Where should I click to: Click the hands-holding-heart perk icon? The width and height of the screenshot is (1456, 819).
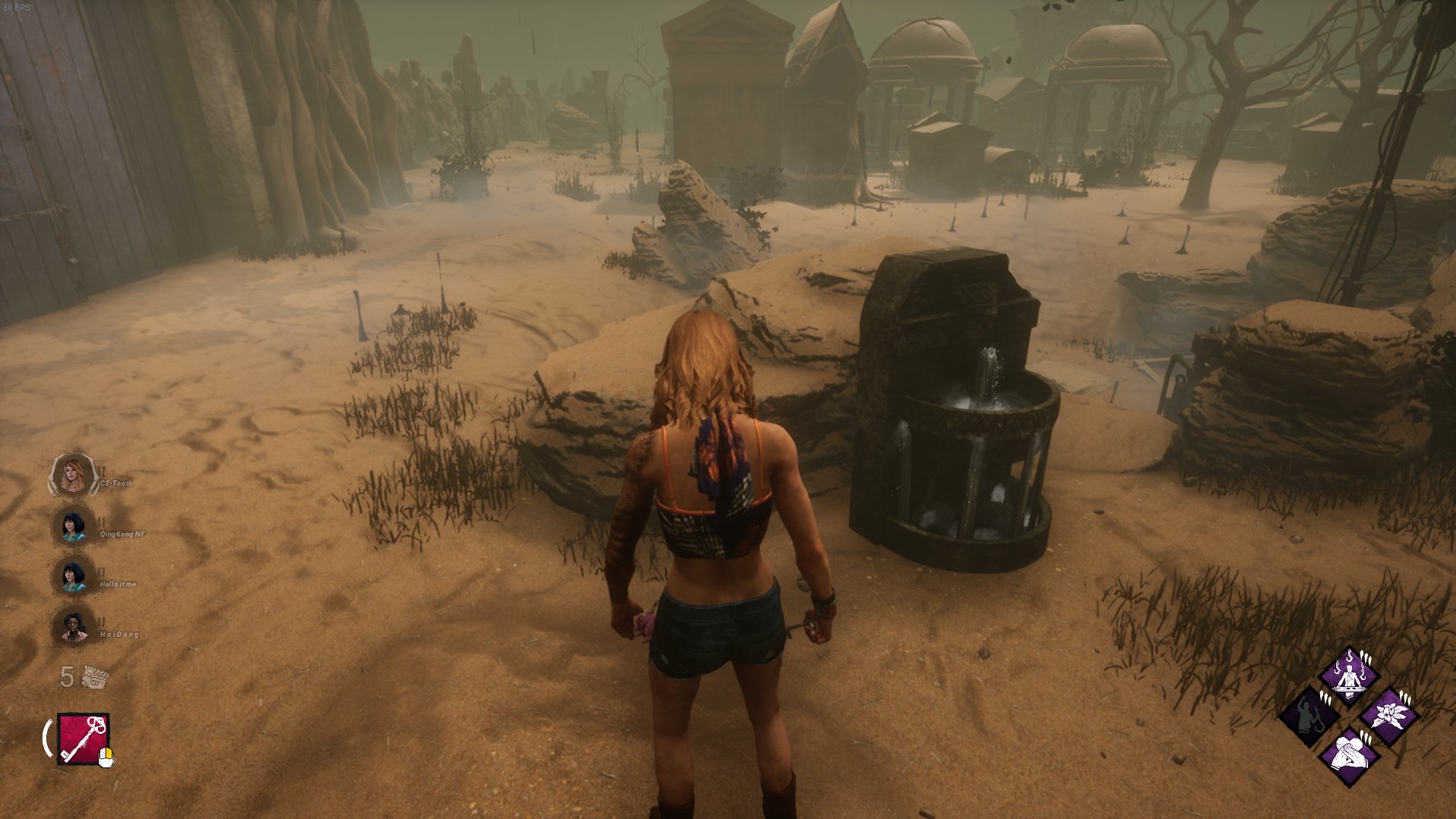[1349, 756]
